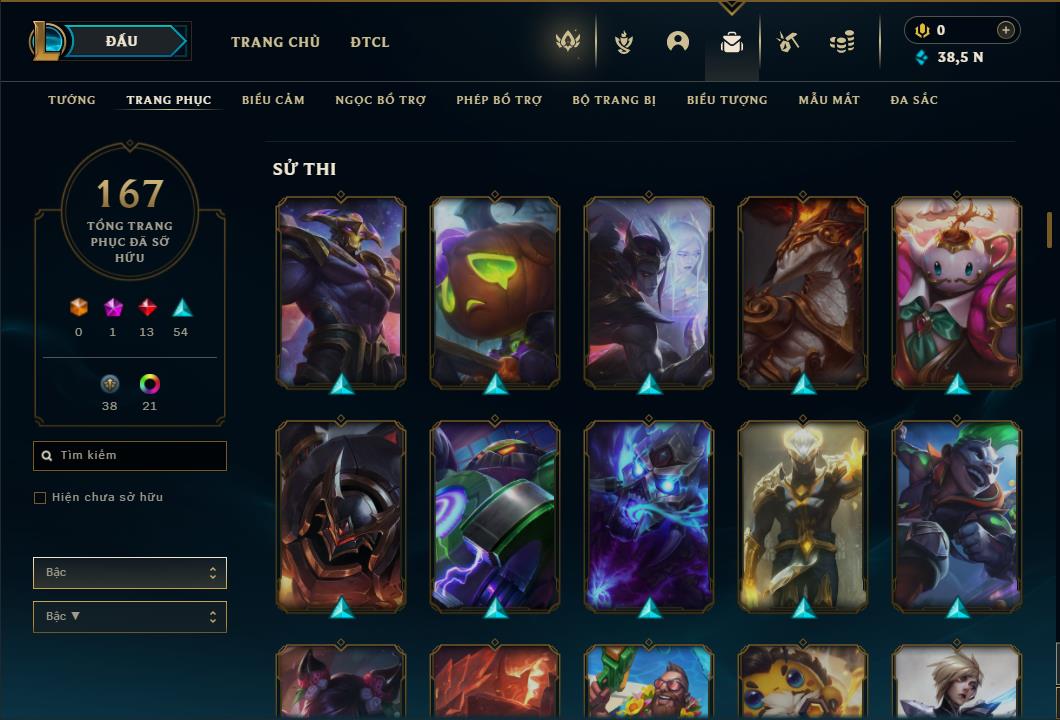Toggle the Hiện chưa sở hữu checkbox
The width and height of the screenshot is (1060, 720).
coord(40,498)
